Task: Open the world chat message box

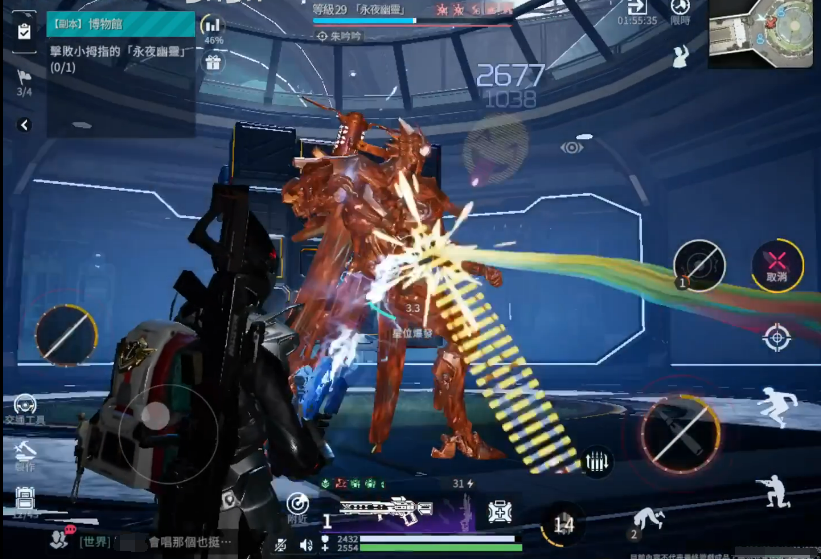Action: [160, 541]
